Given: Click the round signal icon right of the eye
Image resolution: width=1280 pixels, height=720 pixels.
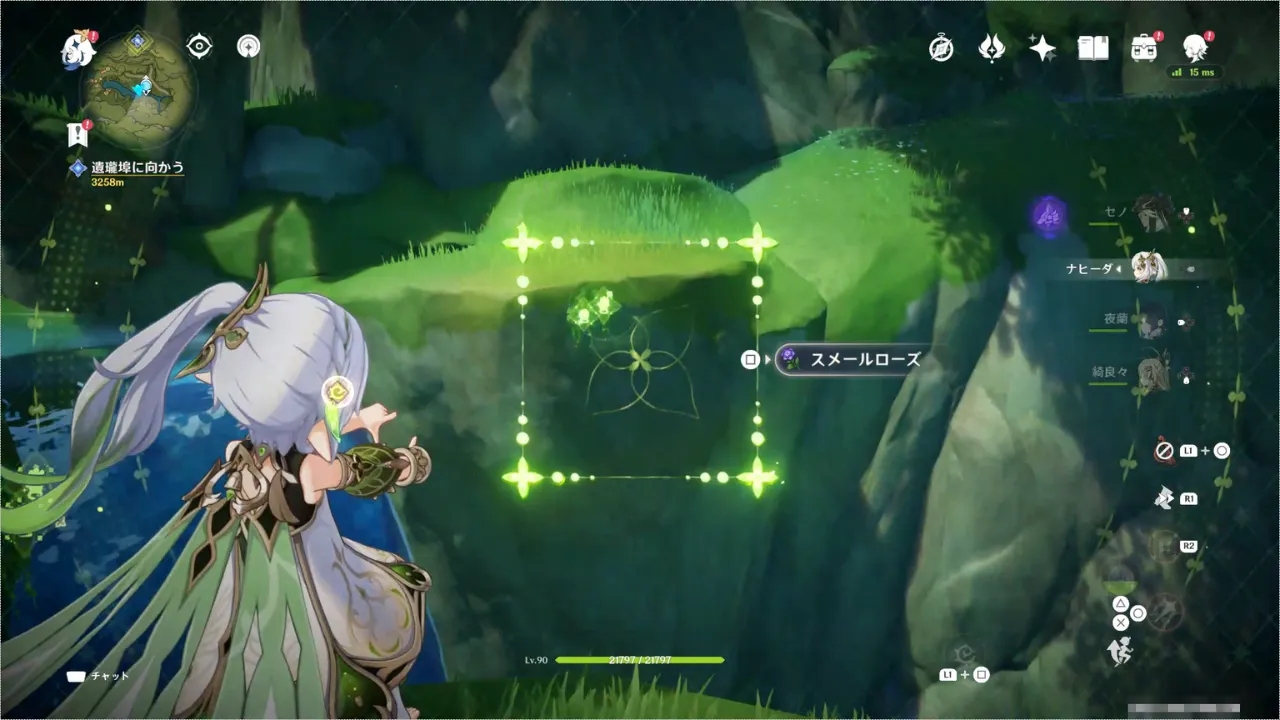Looking at the screenshot, I should pos(248,46).
